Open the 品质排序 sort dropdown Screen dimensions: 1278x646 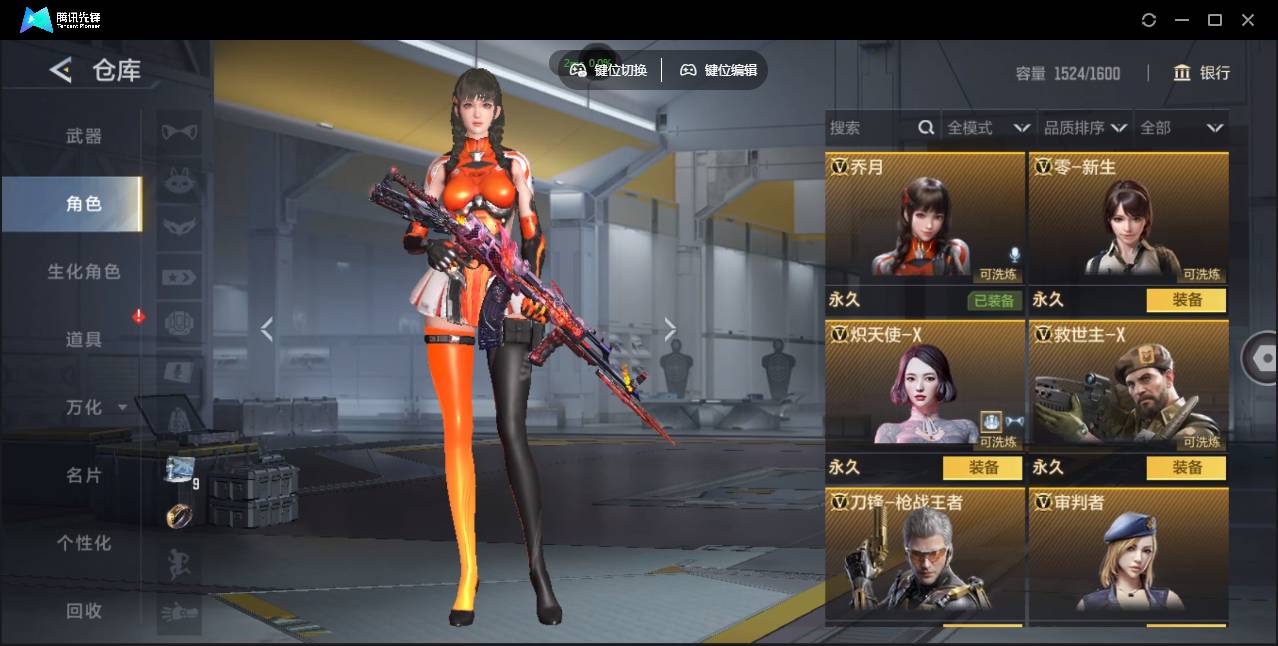point(1085,128)
